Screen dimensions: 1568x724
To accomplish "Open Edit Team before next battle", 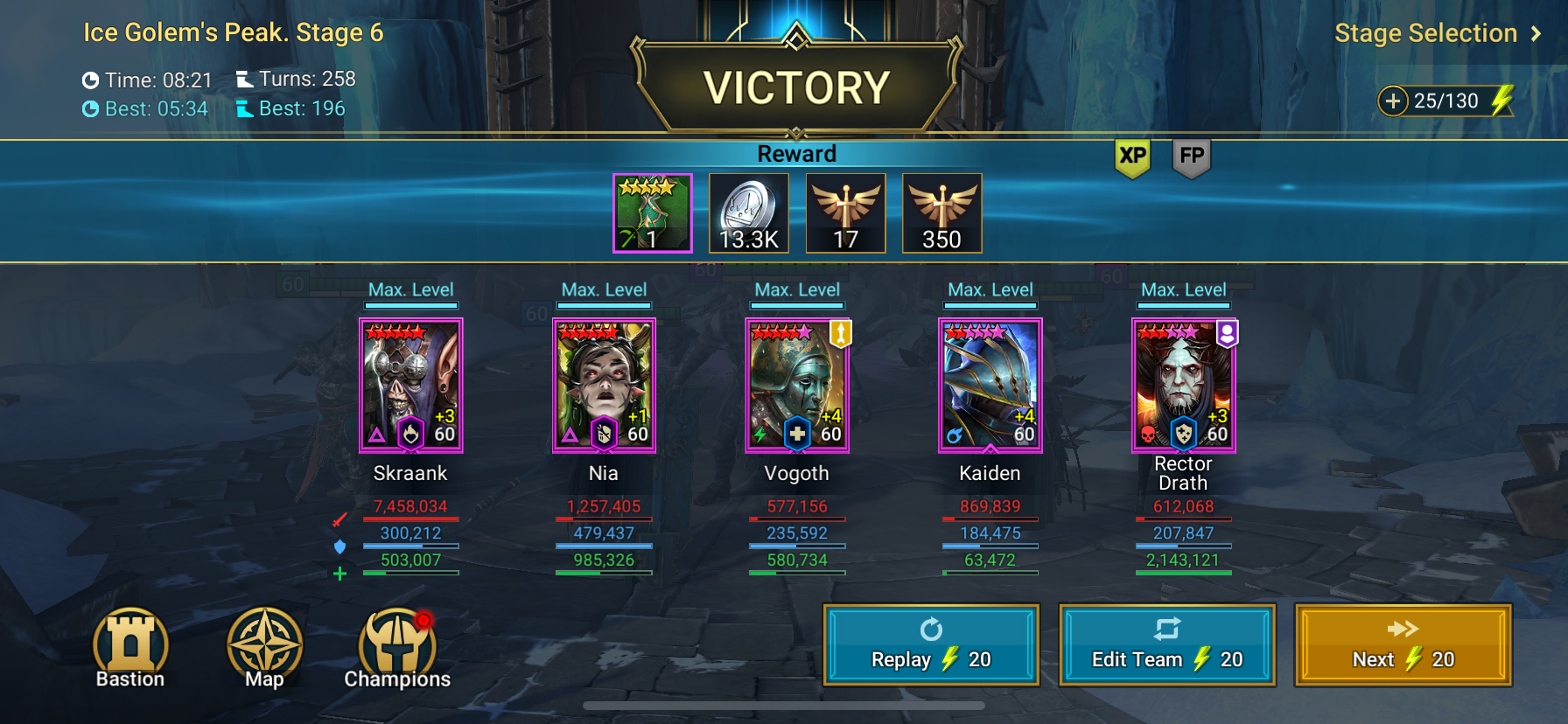I will 1166,644.
